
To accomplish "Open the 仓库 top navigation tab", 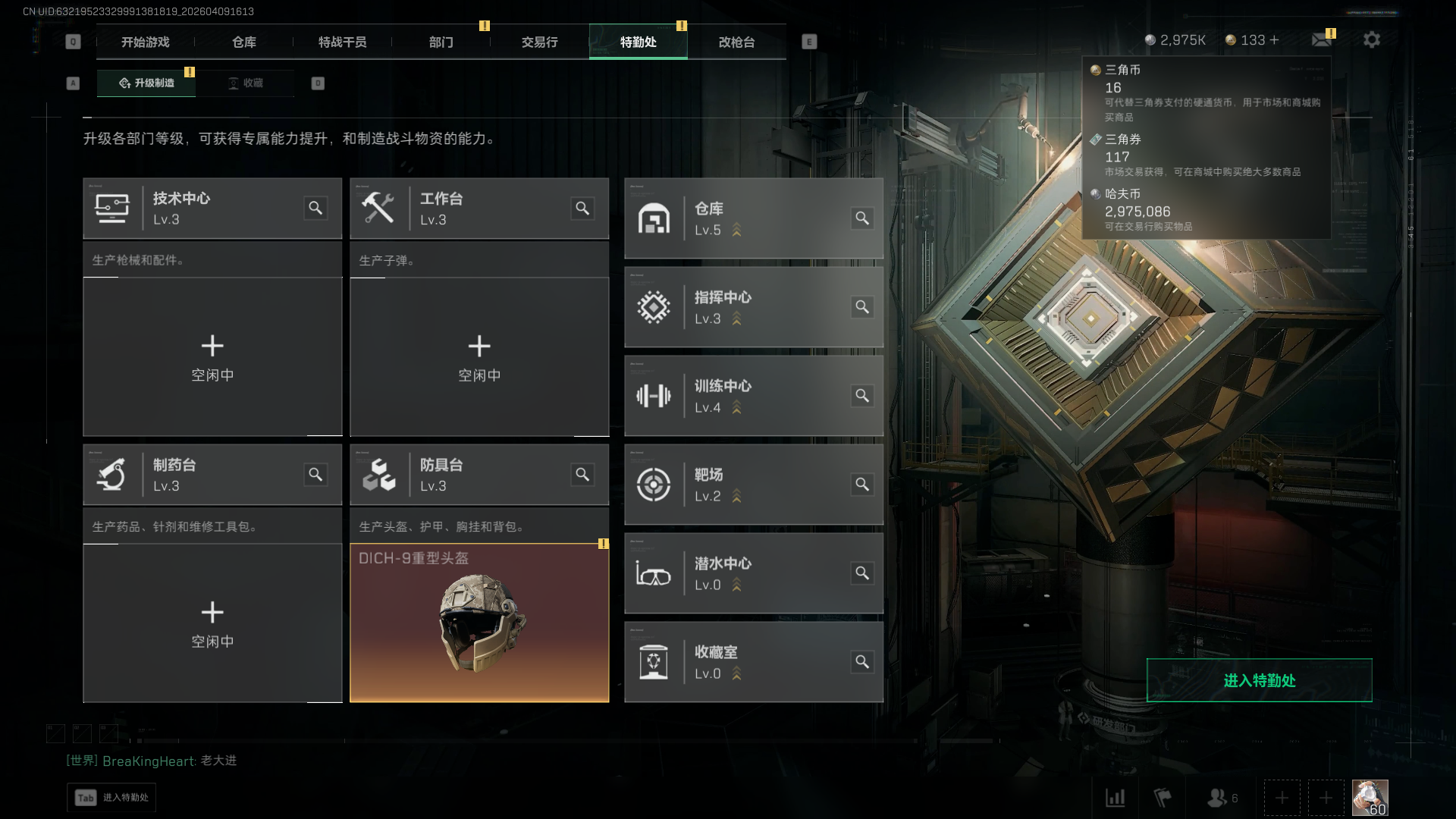I will (x=243, y=42).
